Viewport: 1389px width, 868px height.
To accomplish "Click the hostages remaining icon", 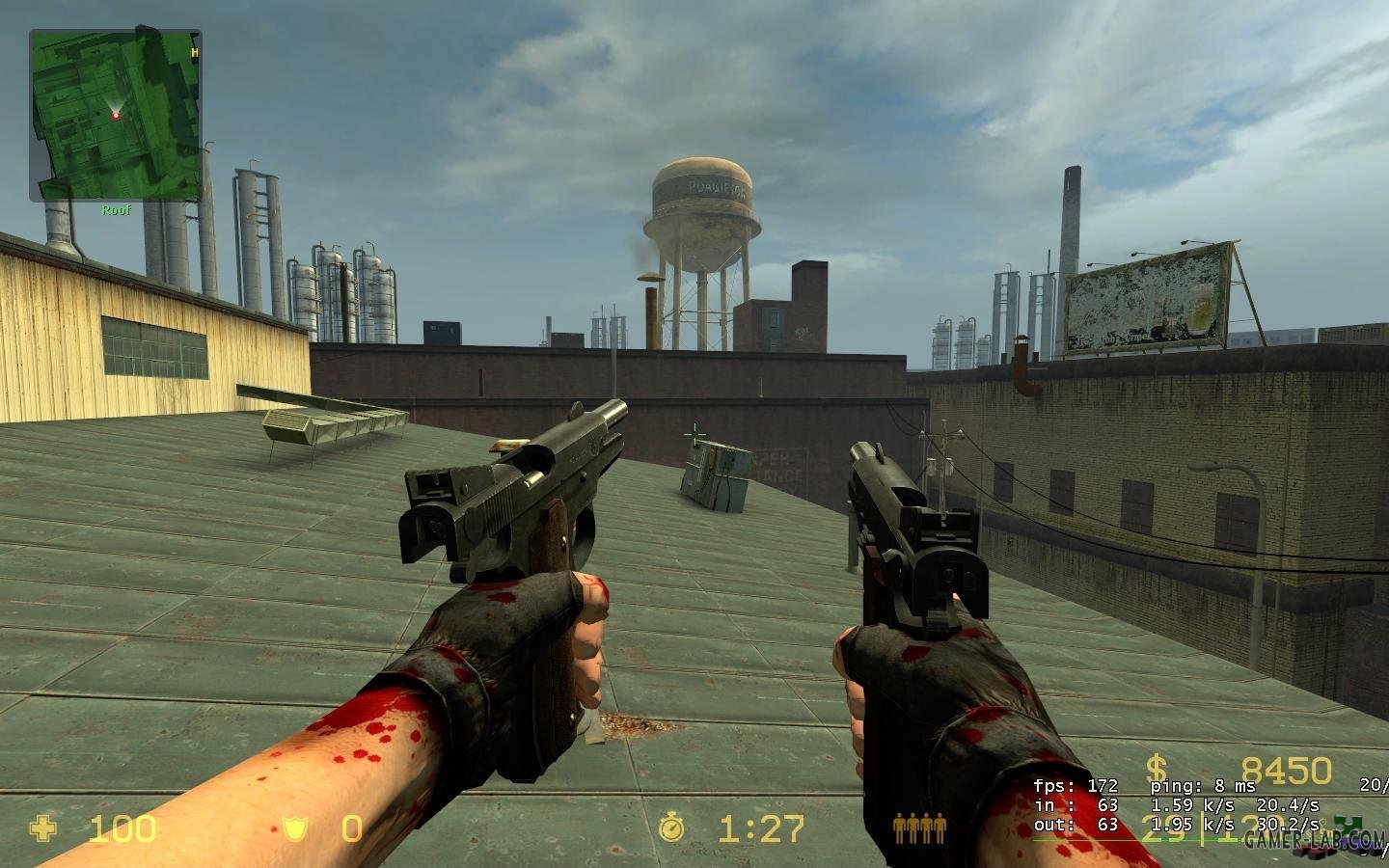I will point(918,828).
